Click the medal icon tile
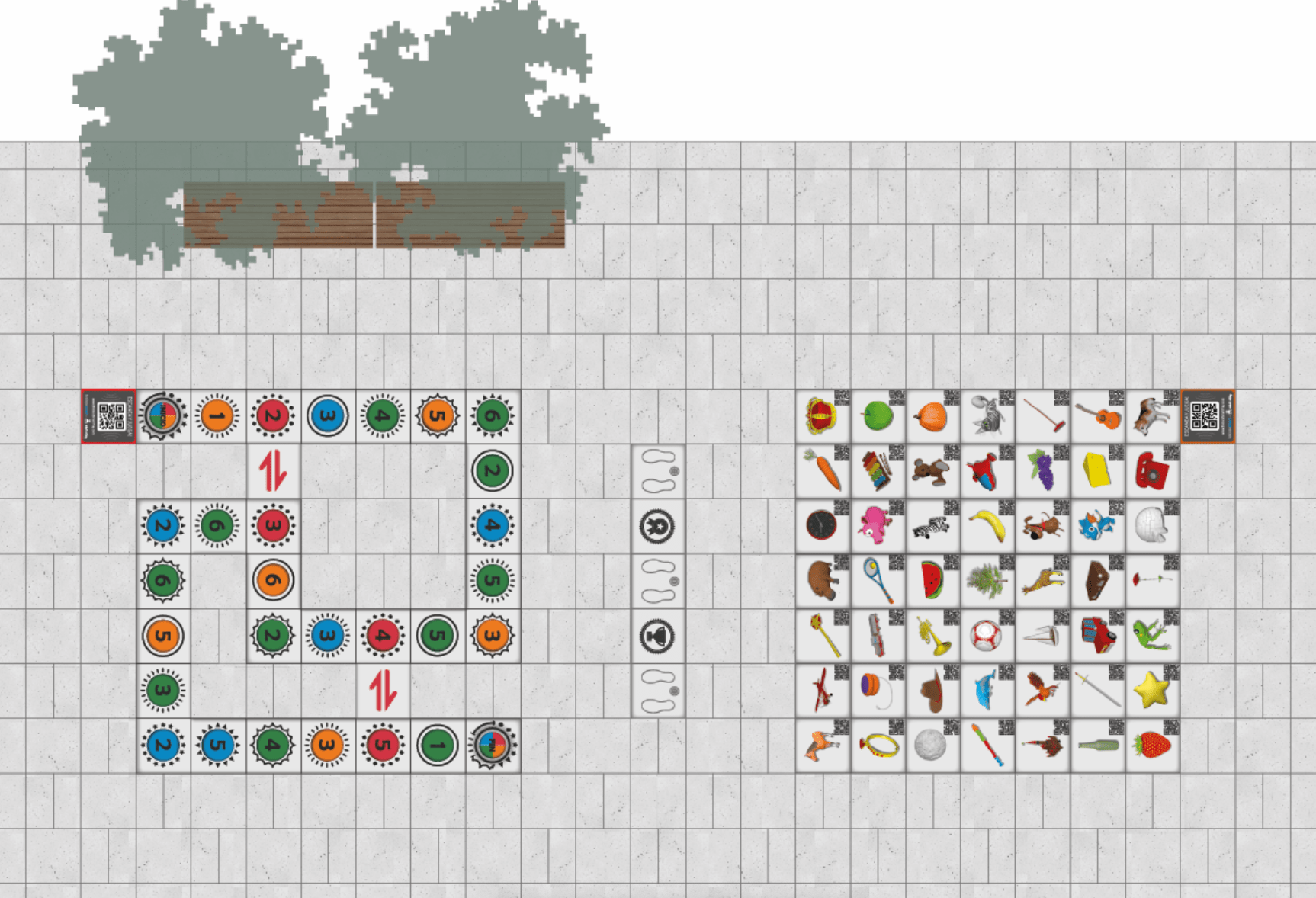The image size is (1316, 898). pos(657,526)
